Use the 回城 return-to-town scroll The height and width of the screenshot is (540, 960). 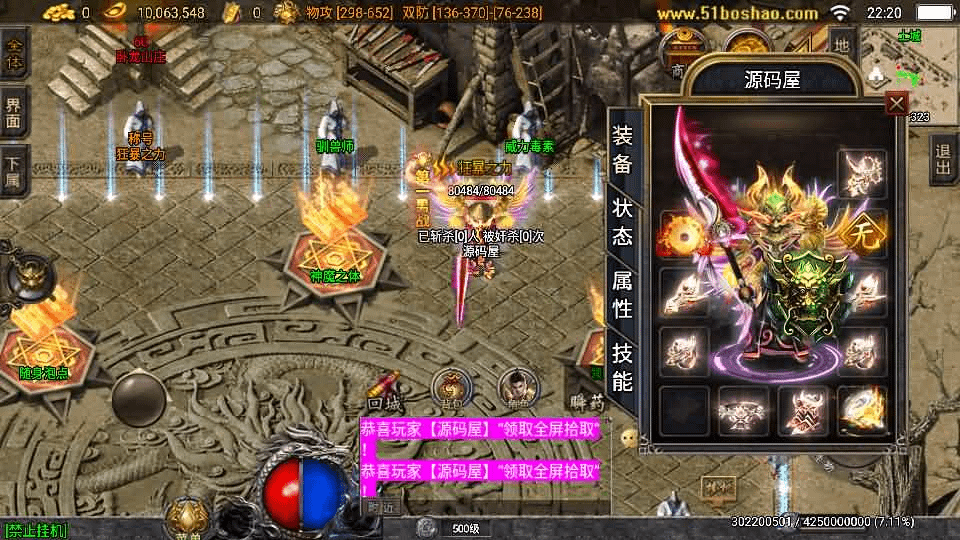coord(385,389)
